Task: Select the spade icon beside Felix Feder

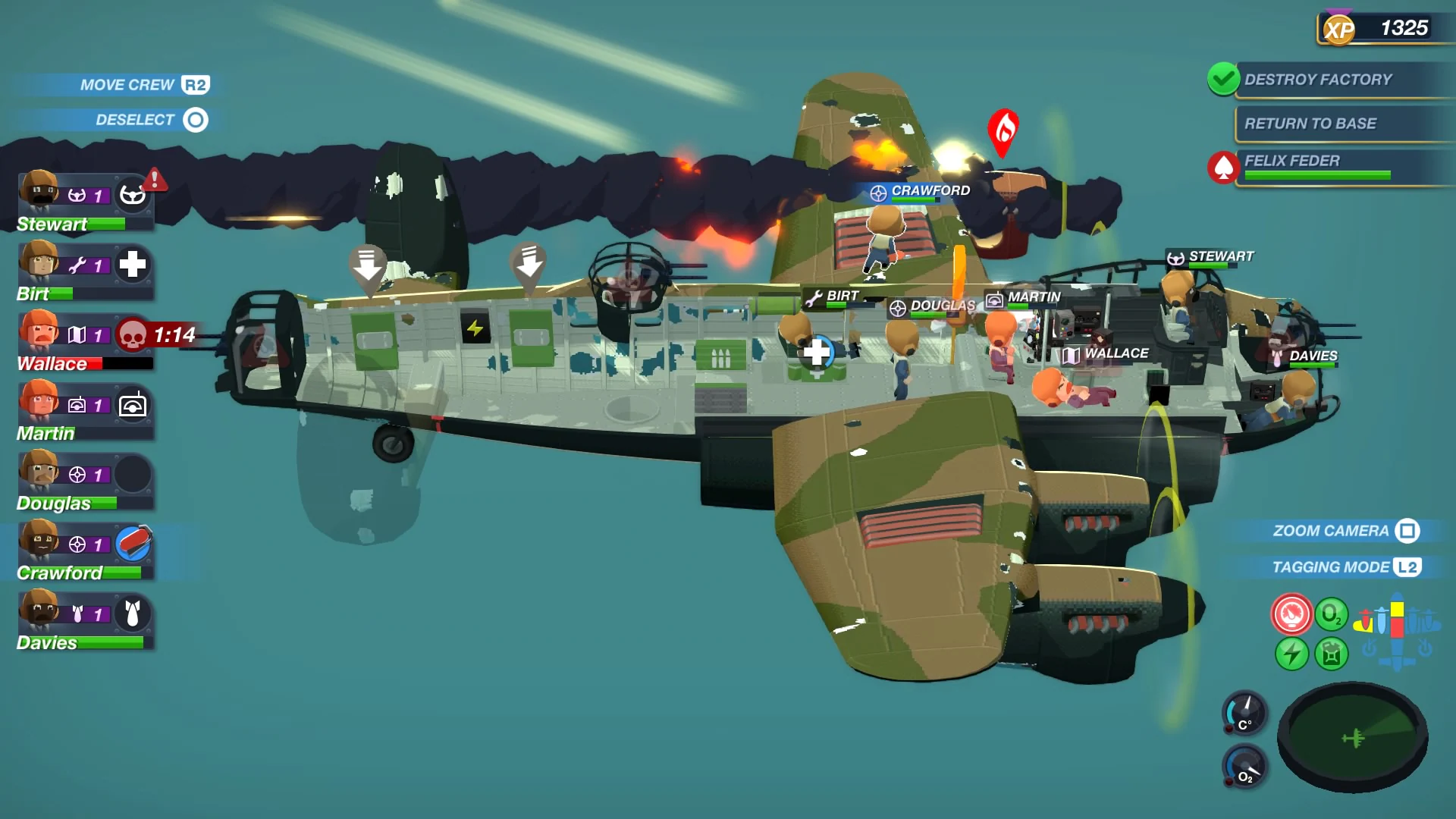Action: click(1222, 167)
